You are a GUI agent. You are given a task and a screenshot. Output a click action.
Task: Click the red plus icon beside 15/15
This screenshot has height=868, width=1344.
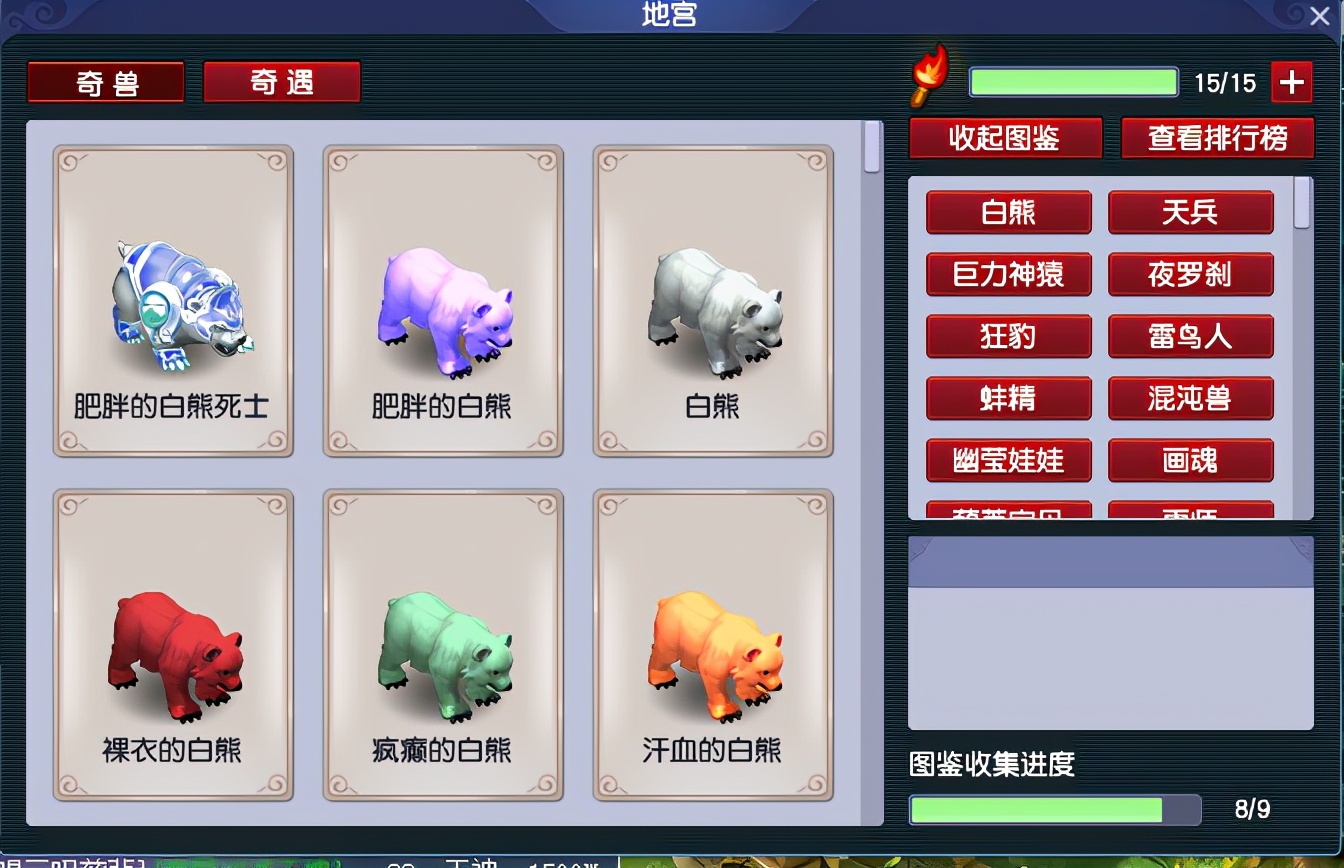tap(1291, 82)
